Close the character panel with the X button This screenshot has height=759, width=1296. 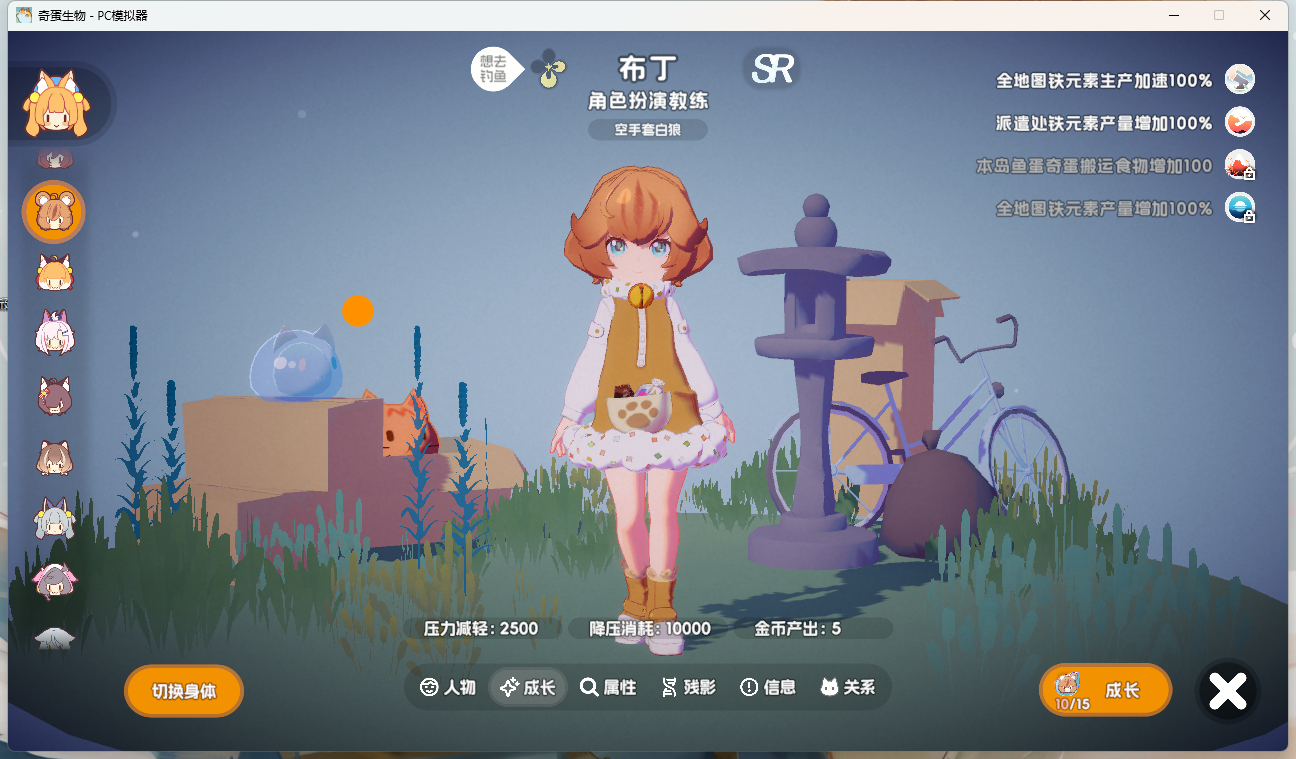click(1227, 689)
